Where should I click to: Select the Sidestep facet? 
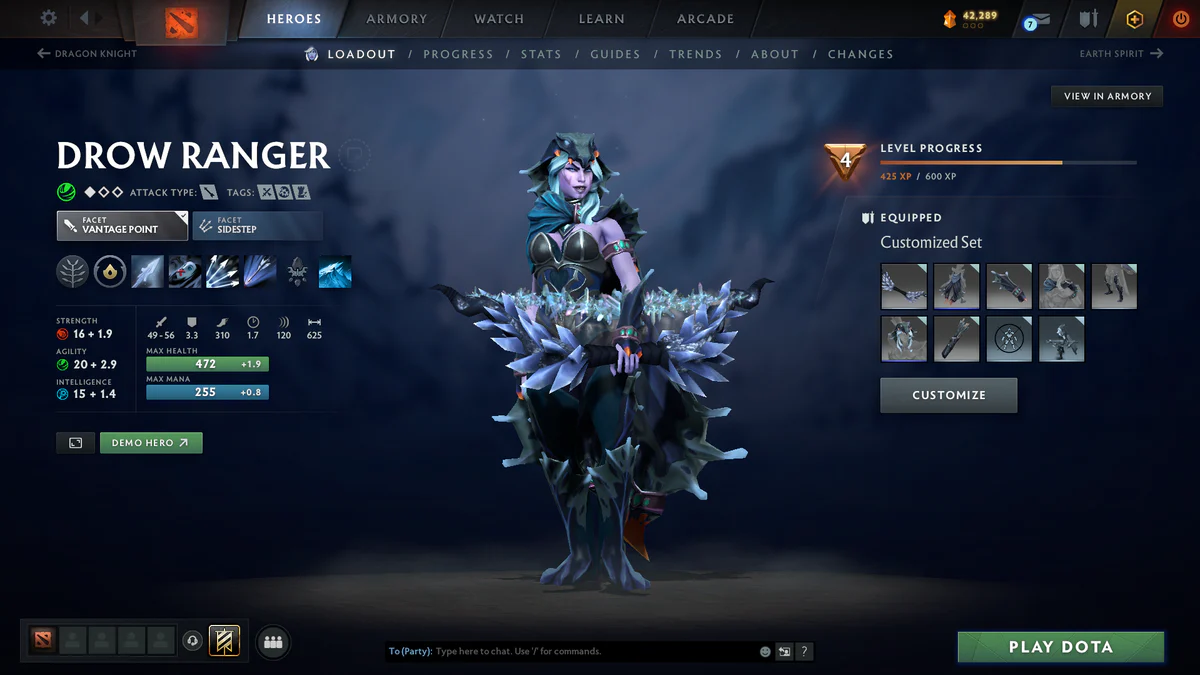(x=257, y=226)
